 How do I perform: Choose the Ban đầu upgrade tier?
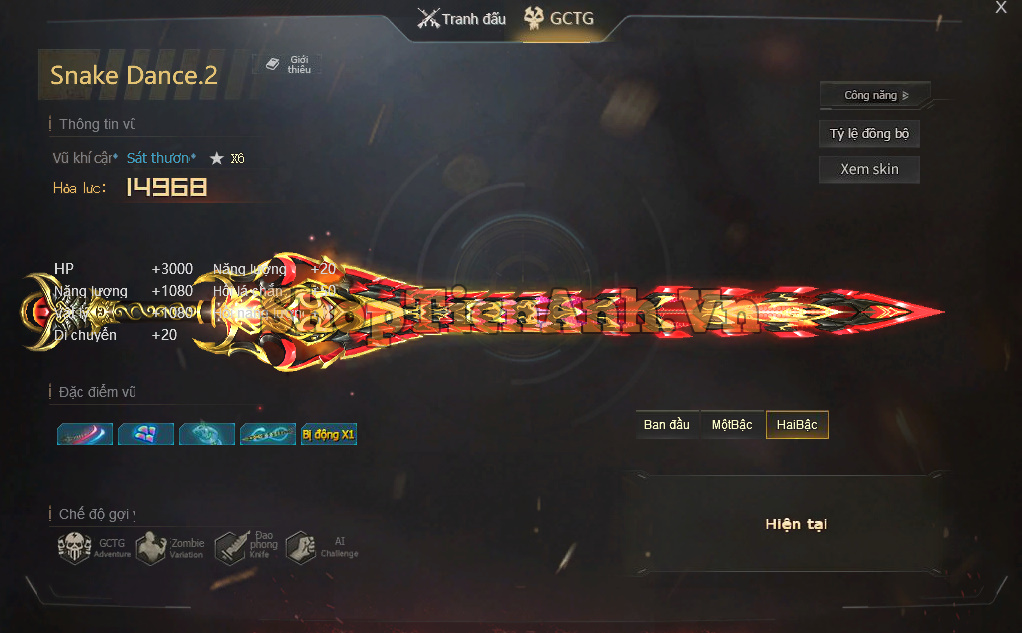point(667,425)
